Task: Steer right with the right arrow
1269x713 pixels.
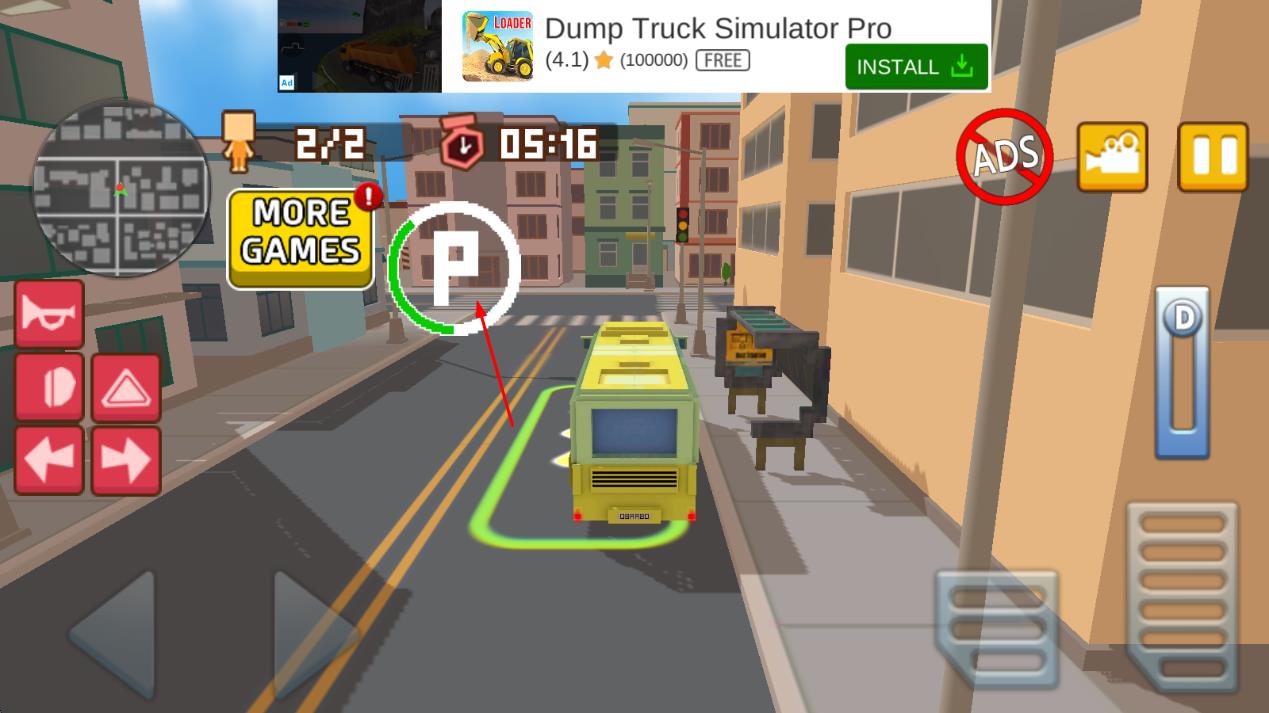Action: tap(312, 633)
